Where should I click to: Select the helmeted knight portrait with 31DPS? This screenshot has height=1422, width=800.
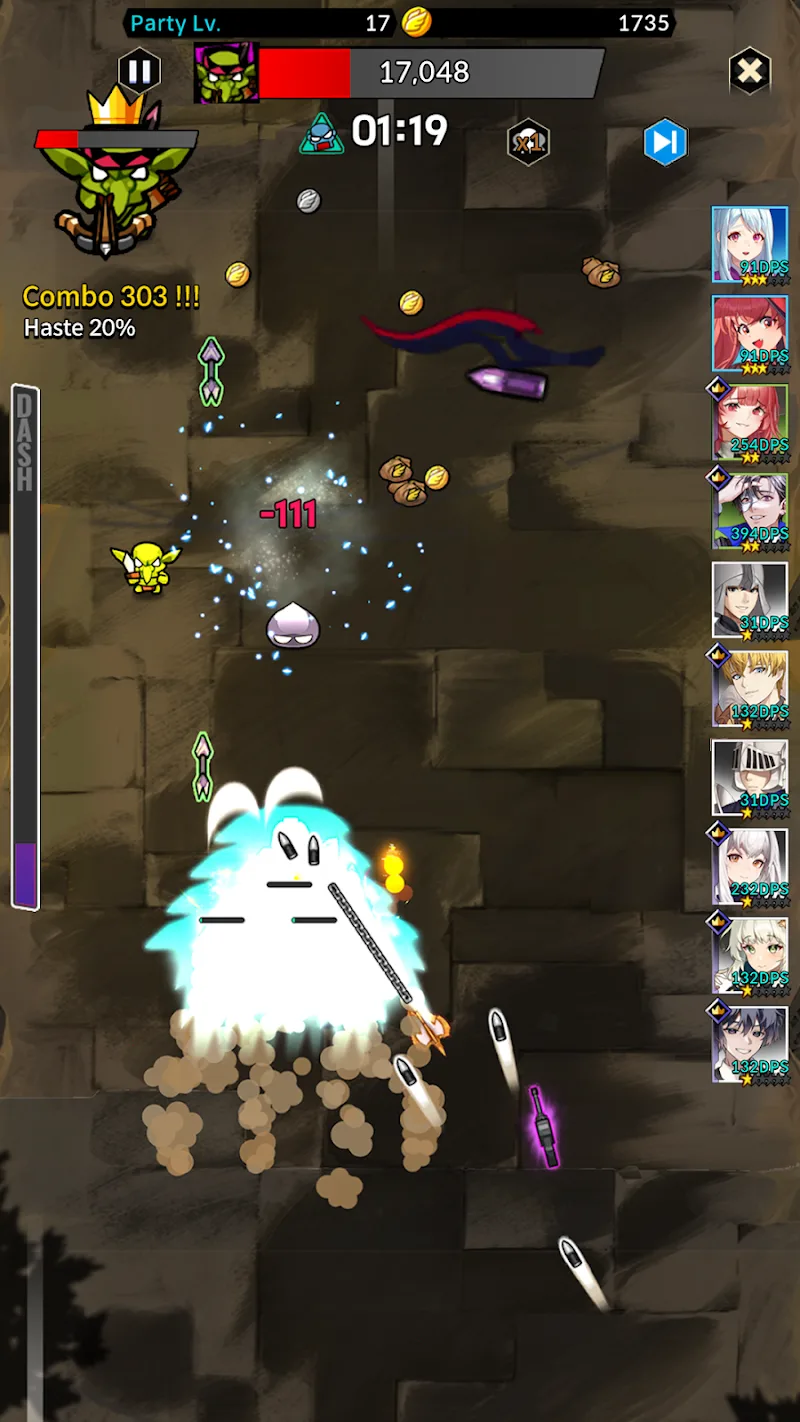(750, 778)
